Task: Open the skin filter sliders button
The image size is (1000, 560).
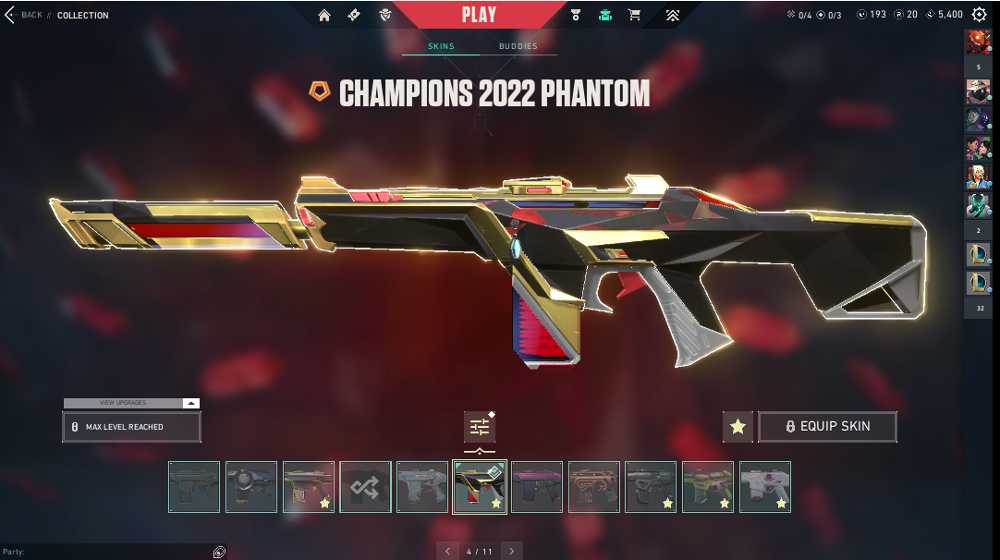Action: pos(480,427)
